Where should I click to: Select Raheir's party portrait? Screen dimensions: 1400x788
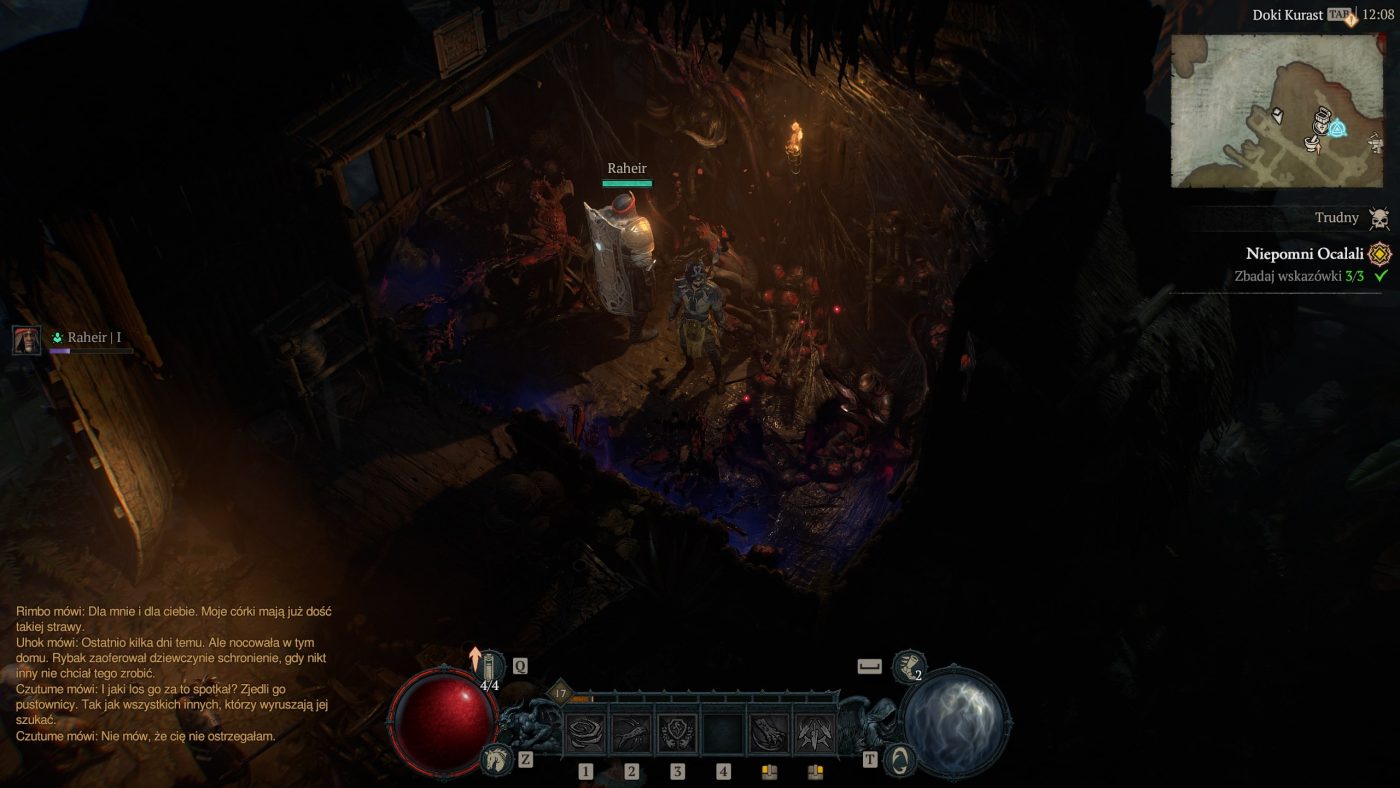click(27, 340)
